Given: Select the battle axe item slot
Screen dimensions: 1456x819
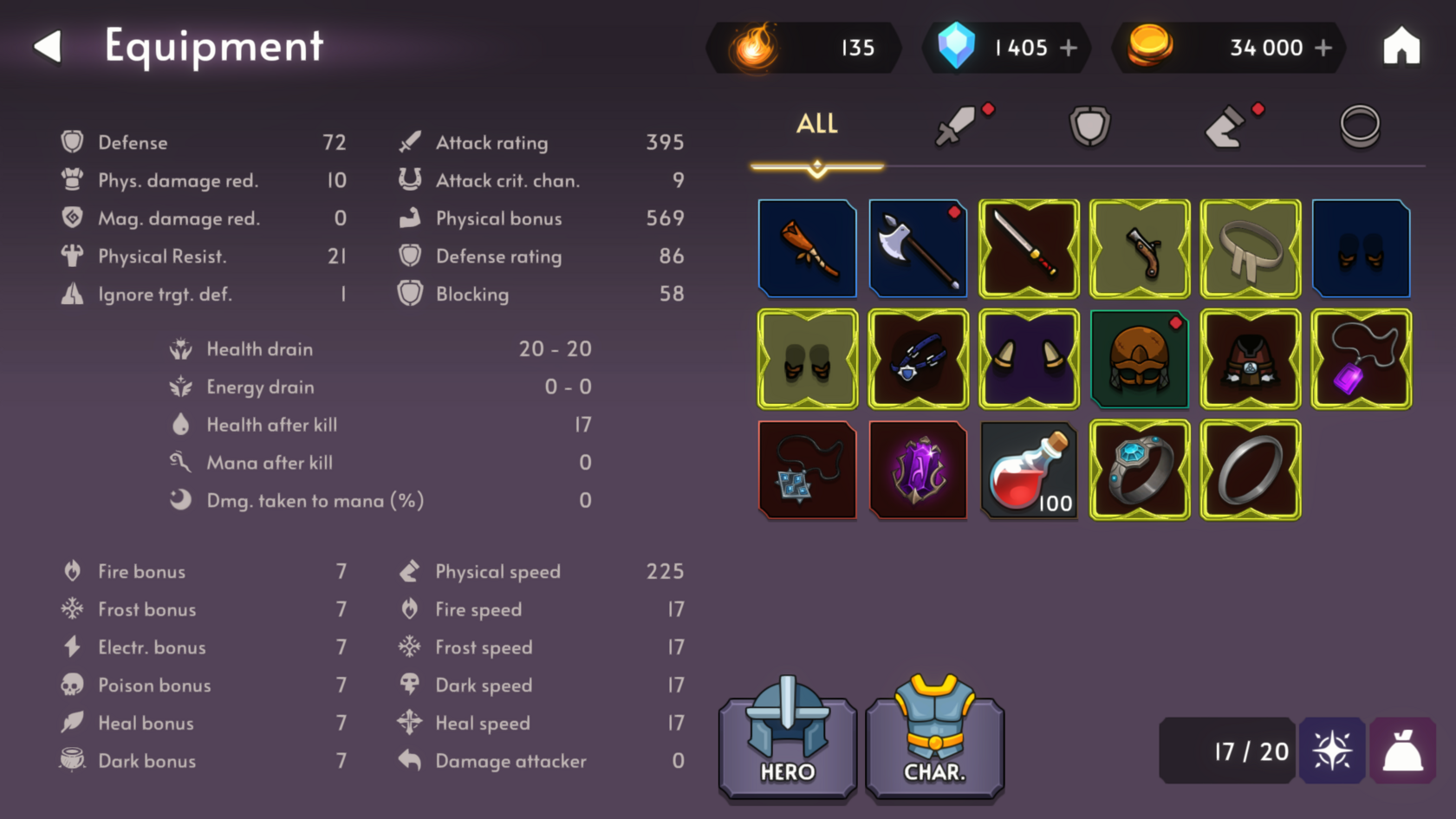Looking at the screenshot, I should (x=918, y=249).
